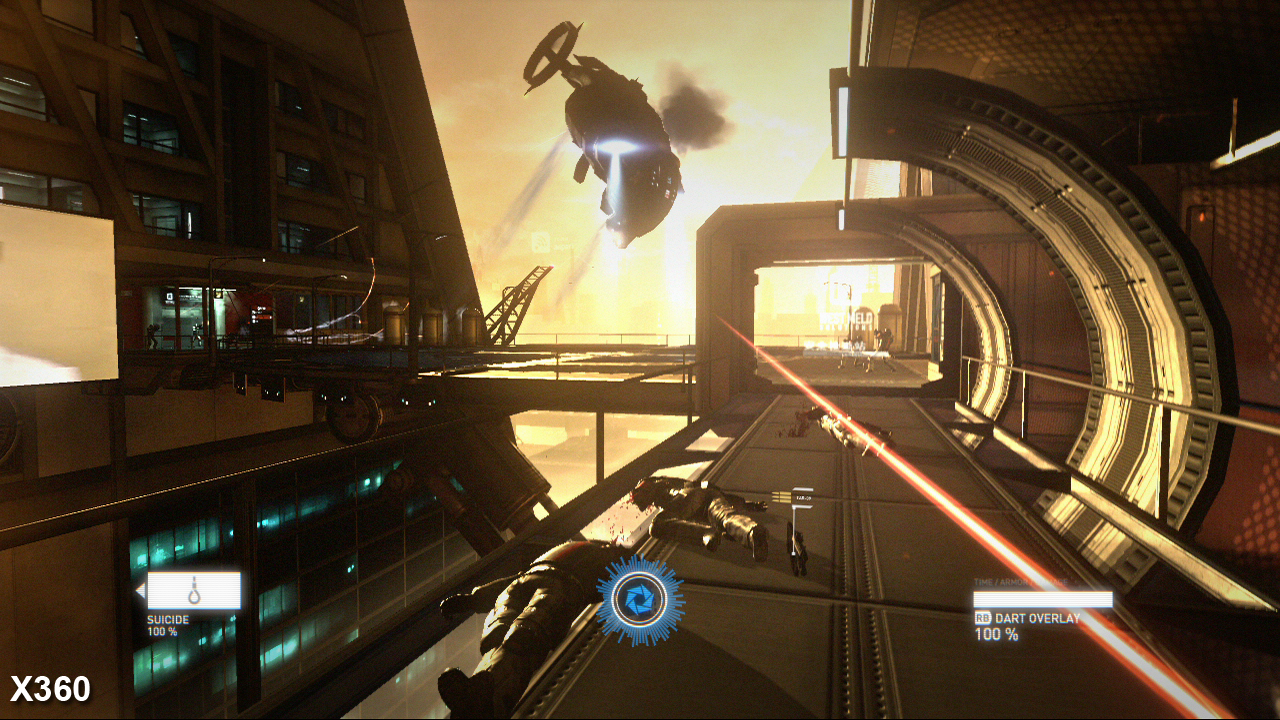Image resolution: width=1280 pixels, height=720 pixels.
Task: Select the Suicide breach ability box
Action: [x=194, y=590]
